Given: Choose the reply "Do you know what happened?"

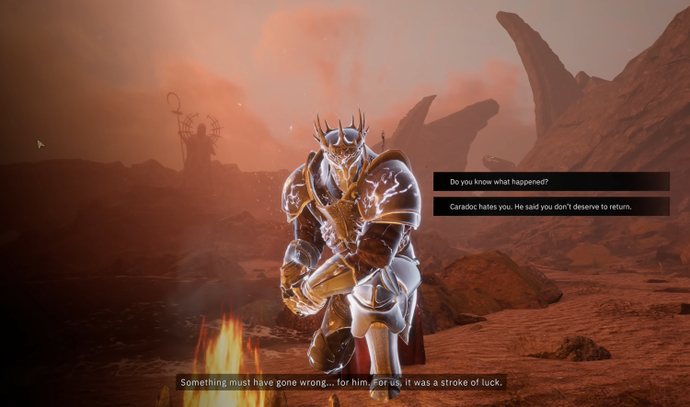Looking at the screenshot, I should [551, 182].
